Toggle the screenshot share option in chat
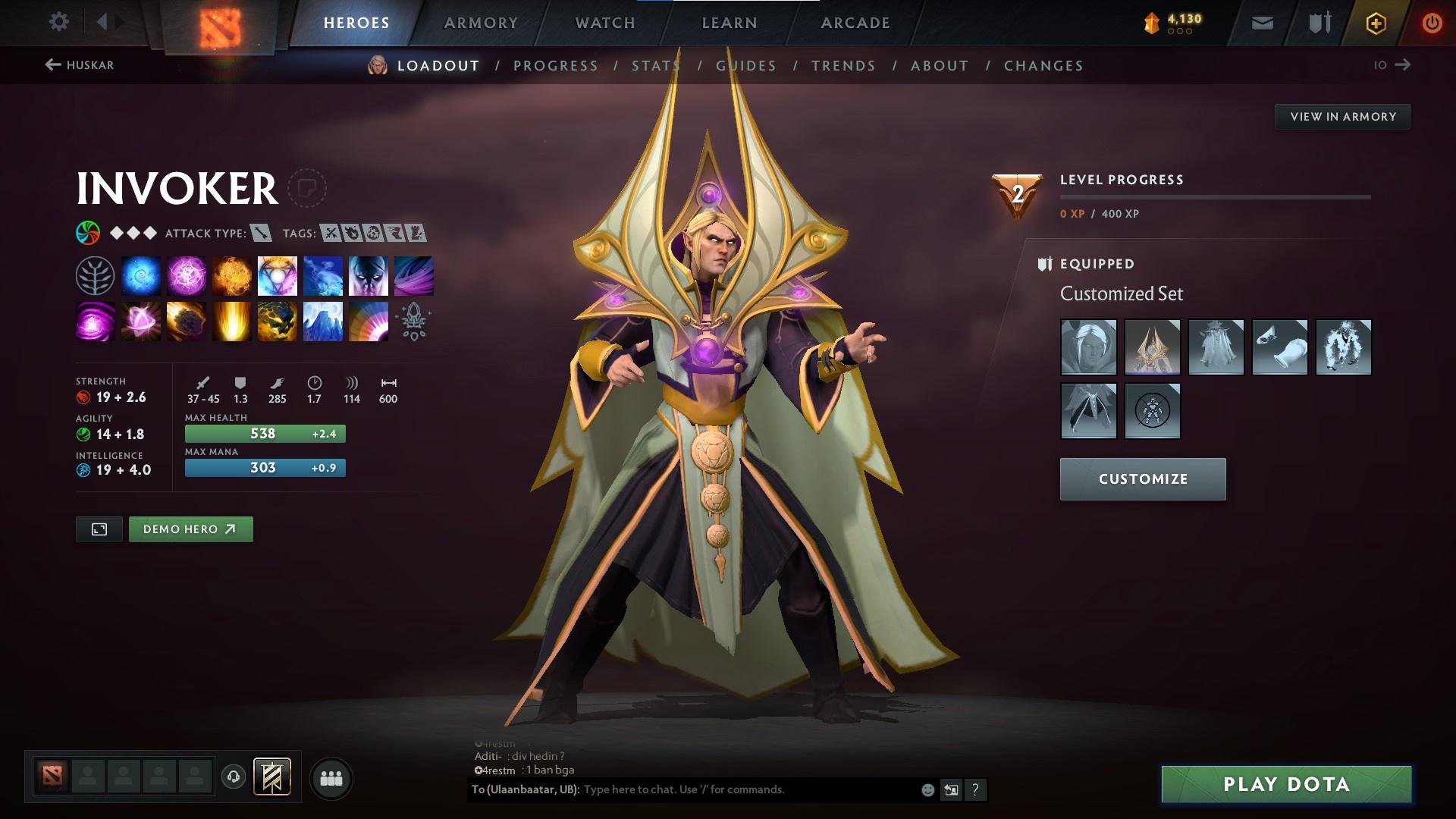The width and height of the screenshot is (1456, 819). [952, 789]
